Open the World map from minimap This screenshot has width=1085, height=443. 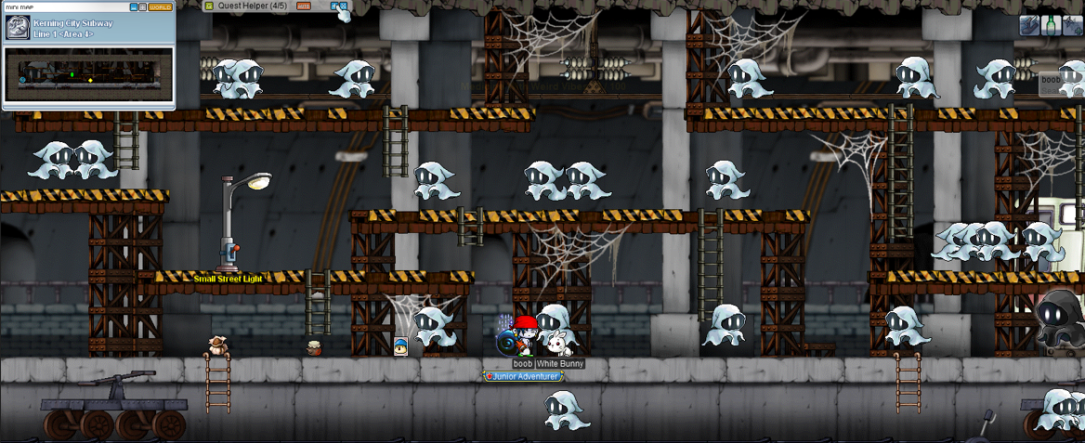point(160,6)
